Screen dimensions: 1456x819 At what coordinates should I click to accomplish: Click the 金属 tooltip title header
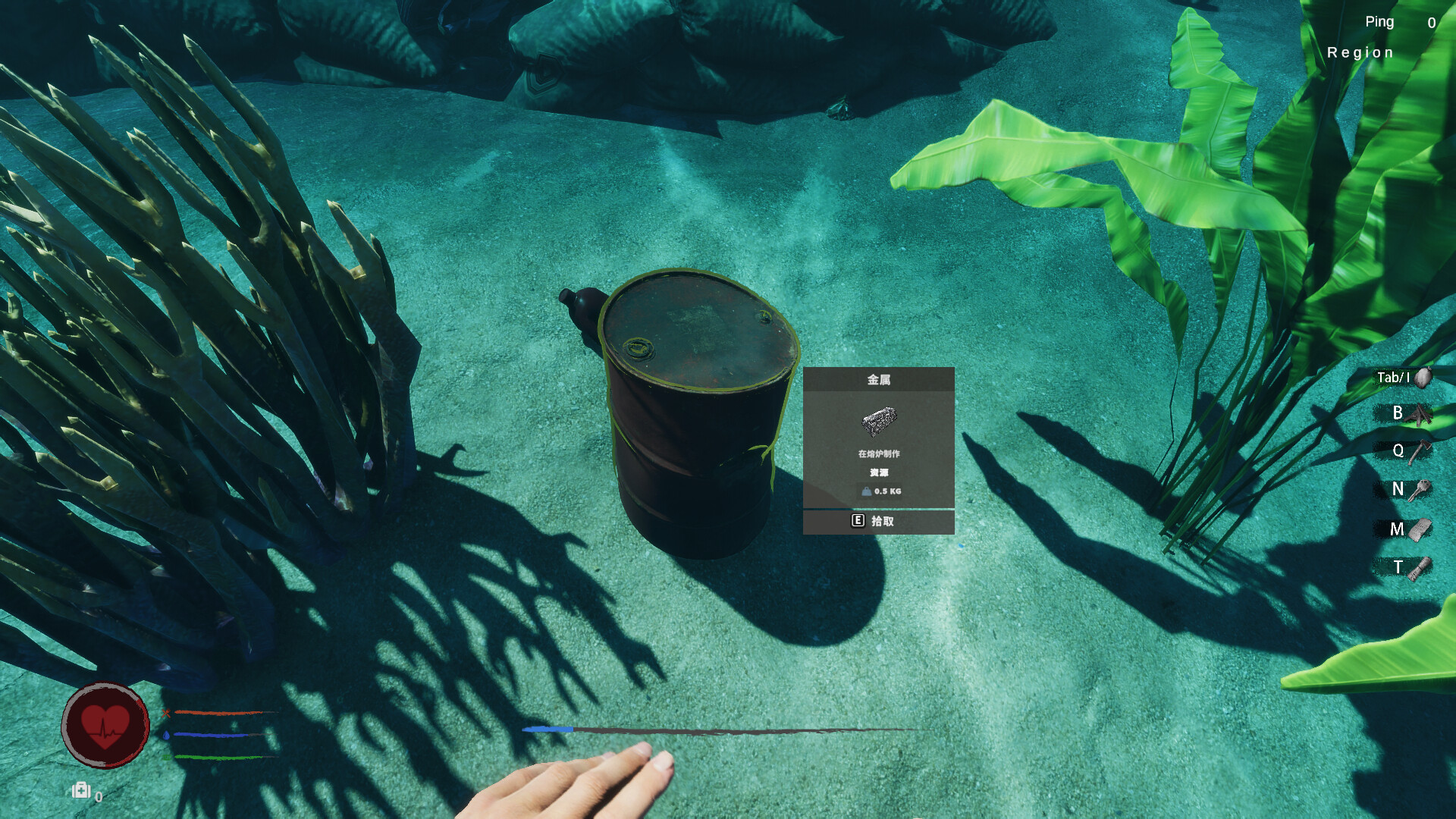point(878,379)
